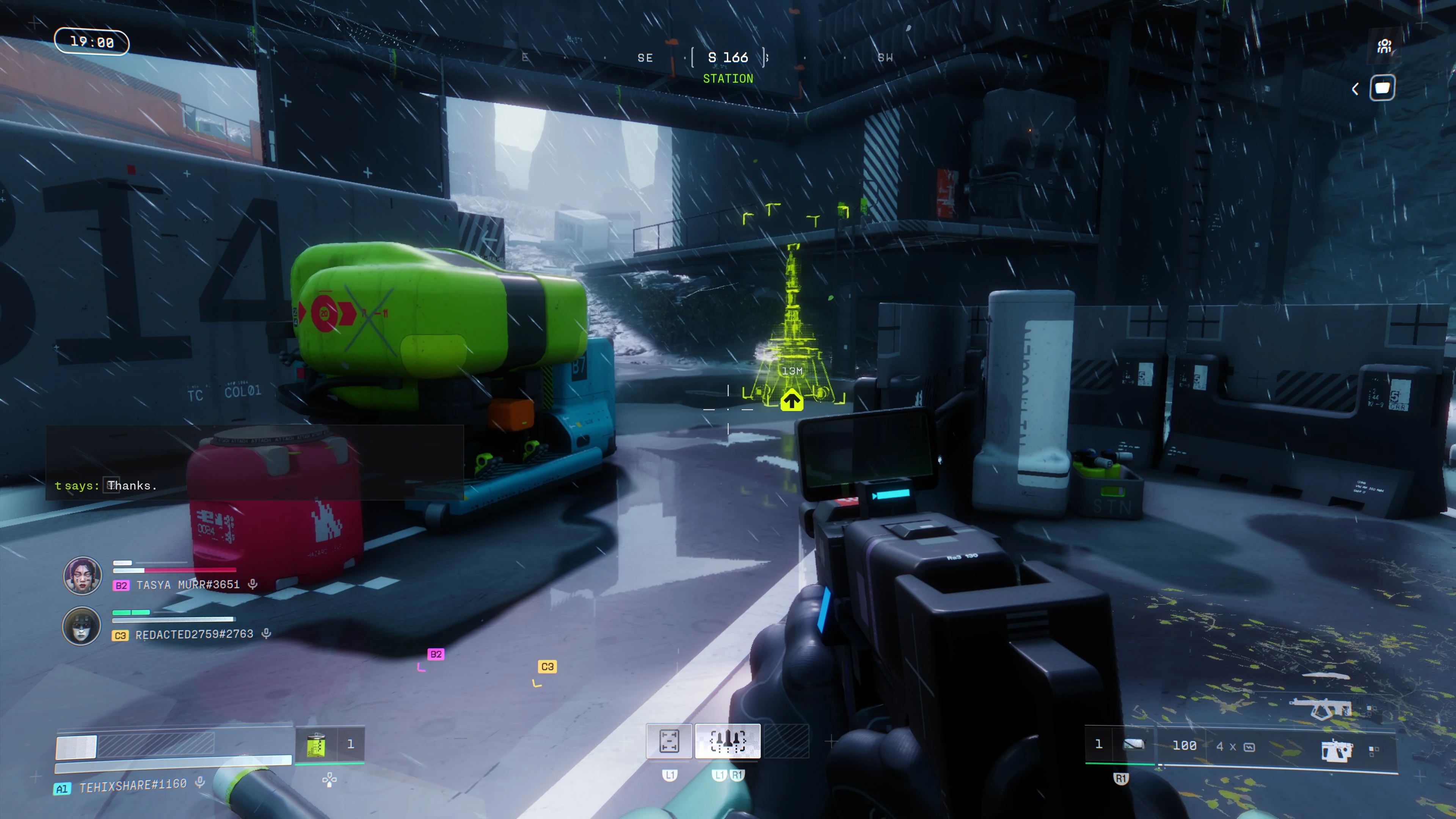Screen dimensions: 1456x819
Task: Activate the scanner-frame ability icon
Action: [669, 741]
